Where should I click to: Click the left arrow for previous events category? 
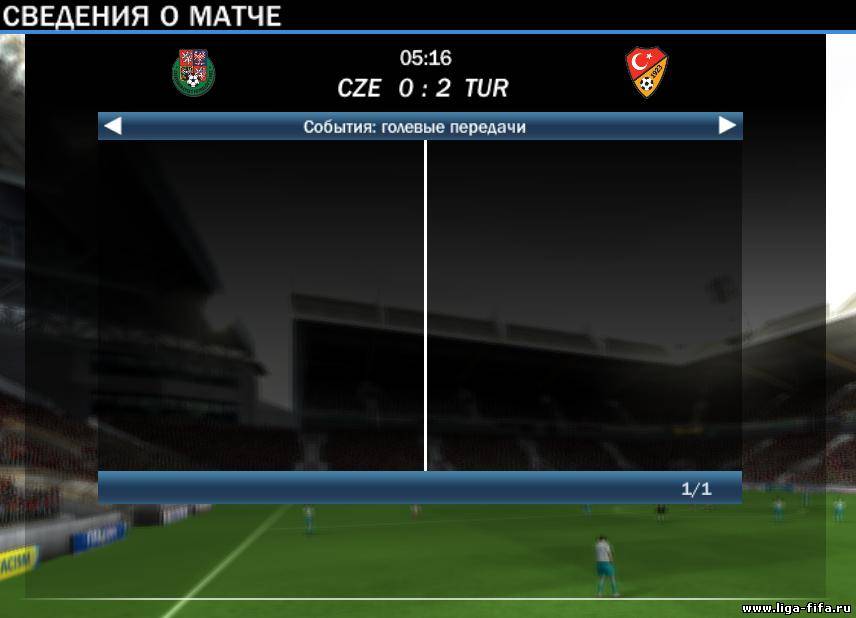(113, 126)
